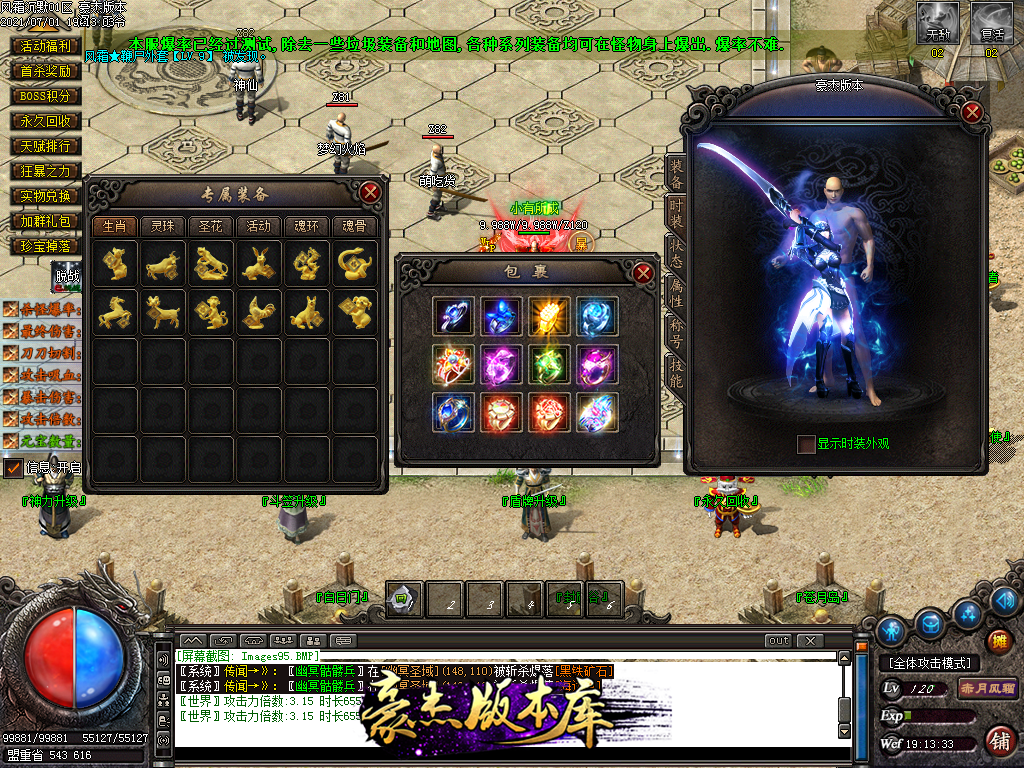This screenshot has width=1024, height=768.
Task: Close the 专属装备 exclusive equipment window
Action: point(370,192)
